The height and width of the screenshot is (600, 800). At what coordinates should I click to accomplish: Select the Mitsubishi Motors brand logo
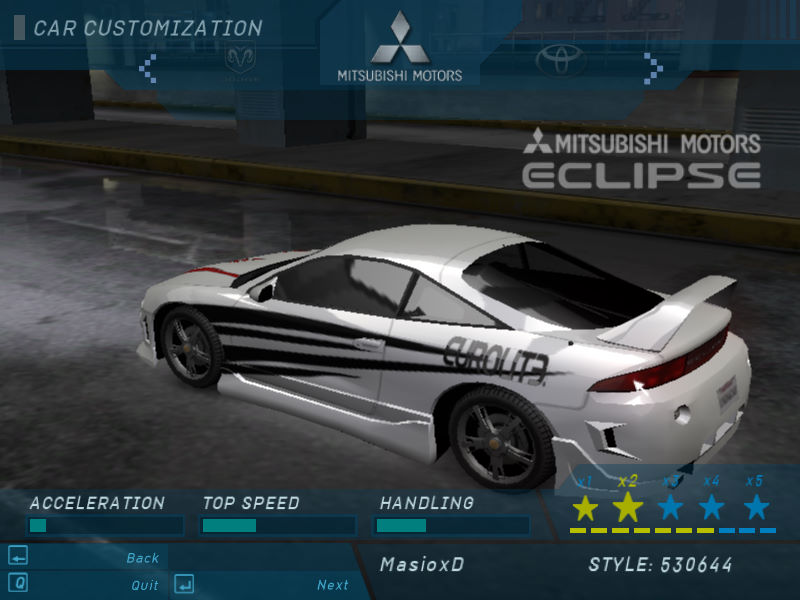[400, 48]
